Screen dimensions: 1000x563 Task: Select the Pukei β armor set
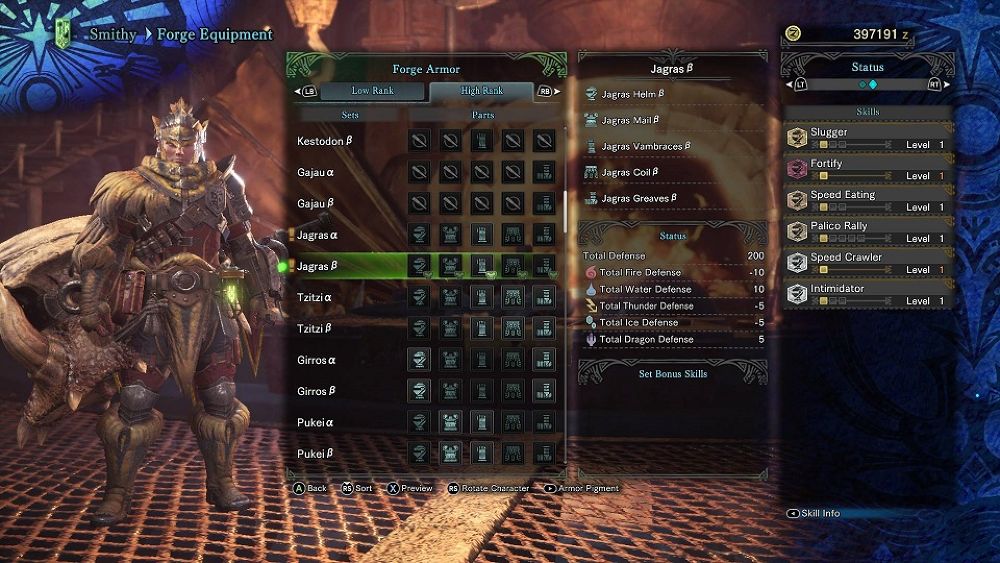pyautogui.click(x=315, y=453)
